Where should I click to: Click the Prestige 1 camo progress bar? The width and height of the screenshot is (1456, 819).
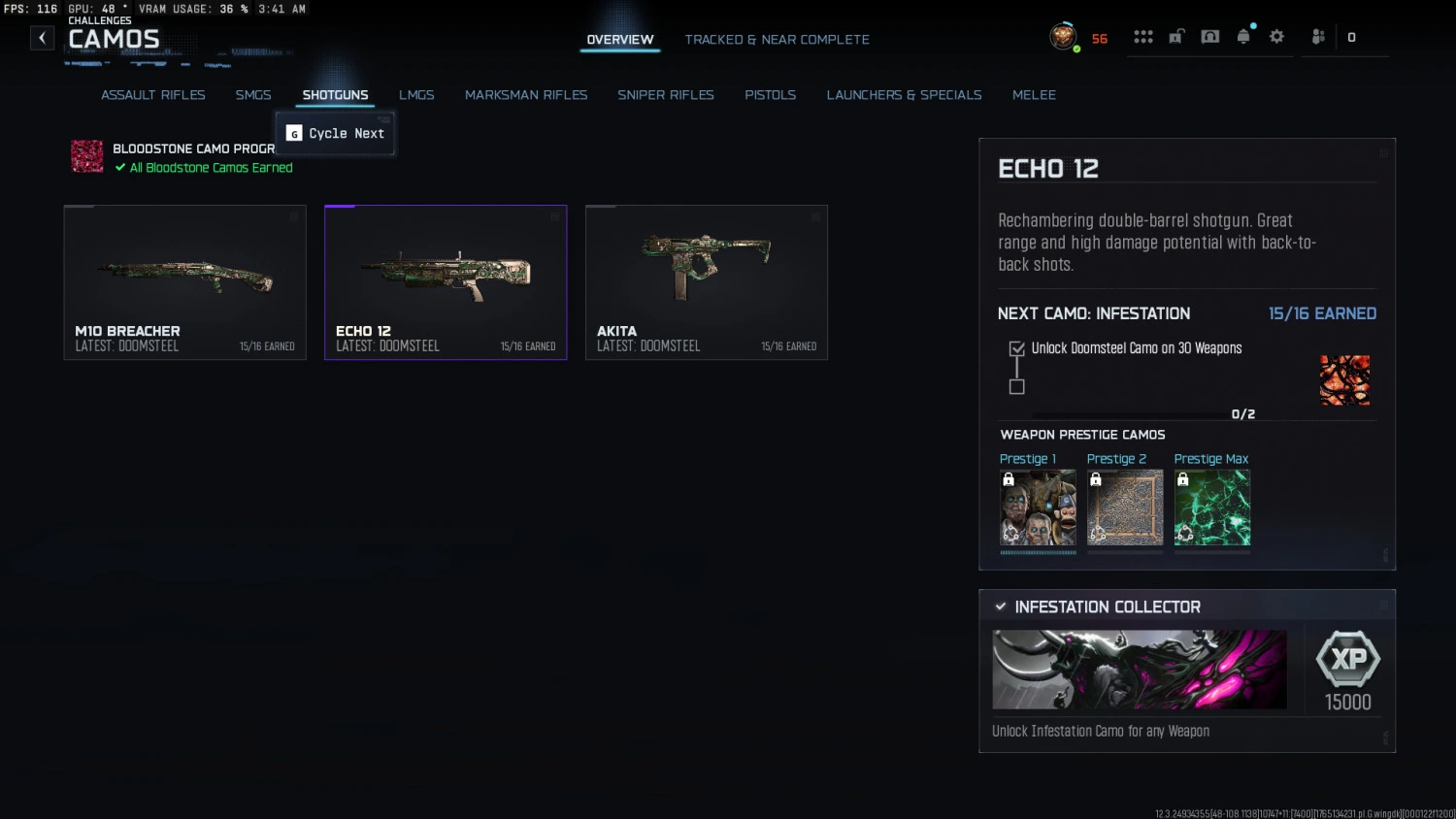[x=1038, y=553]
